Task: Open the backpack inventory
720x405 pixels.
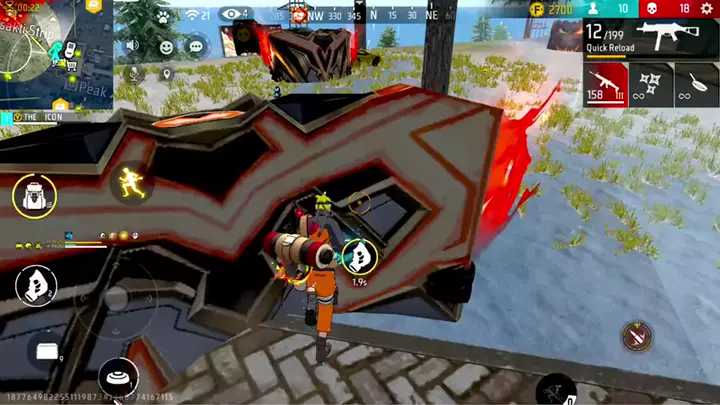Action: click(34, 195)
